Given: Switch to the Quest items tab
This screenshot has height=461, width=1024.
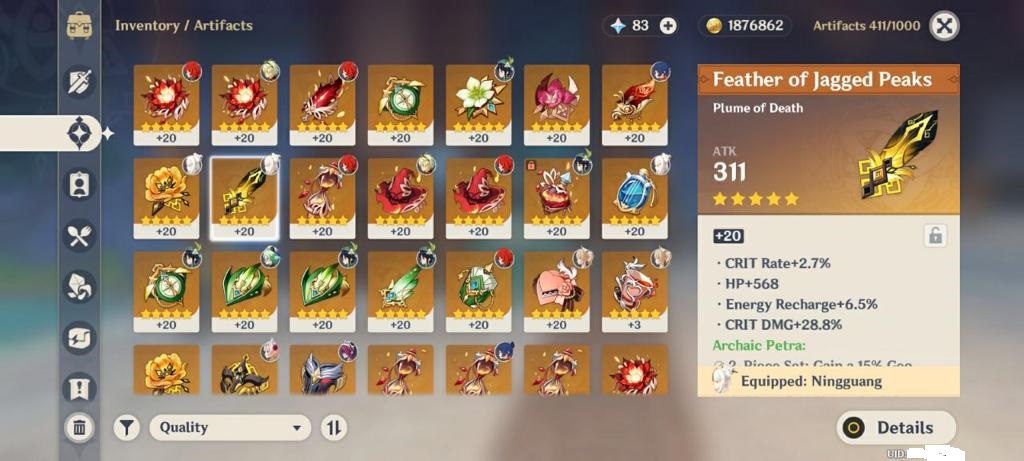Looking at the screenshot, I should click(x=80, y=388).
